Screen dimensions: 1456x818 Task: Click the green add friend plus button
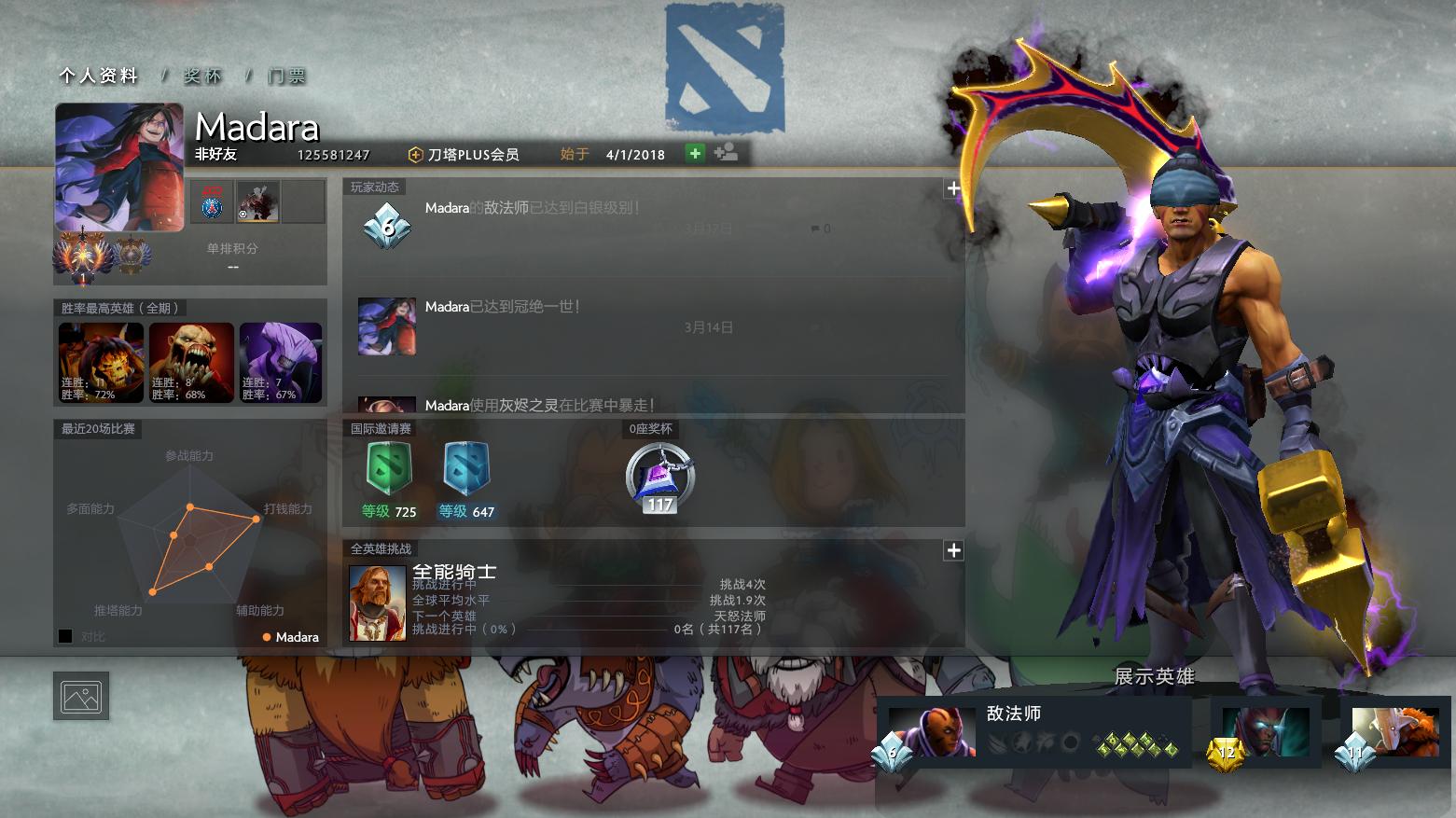pos(695,153)
